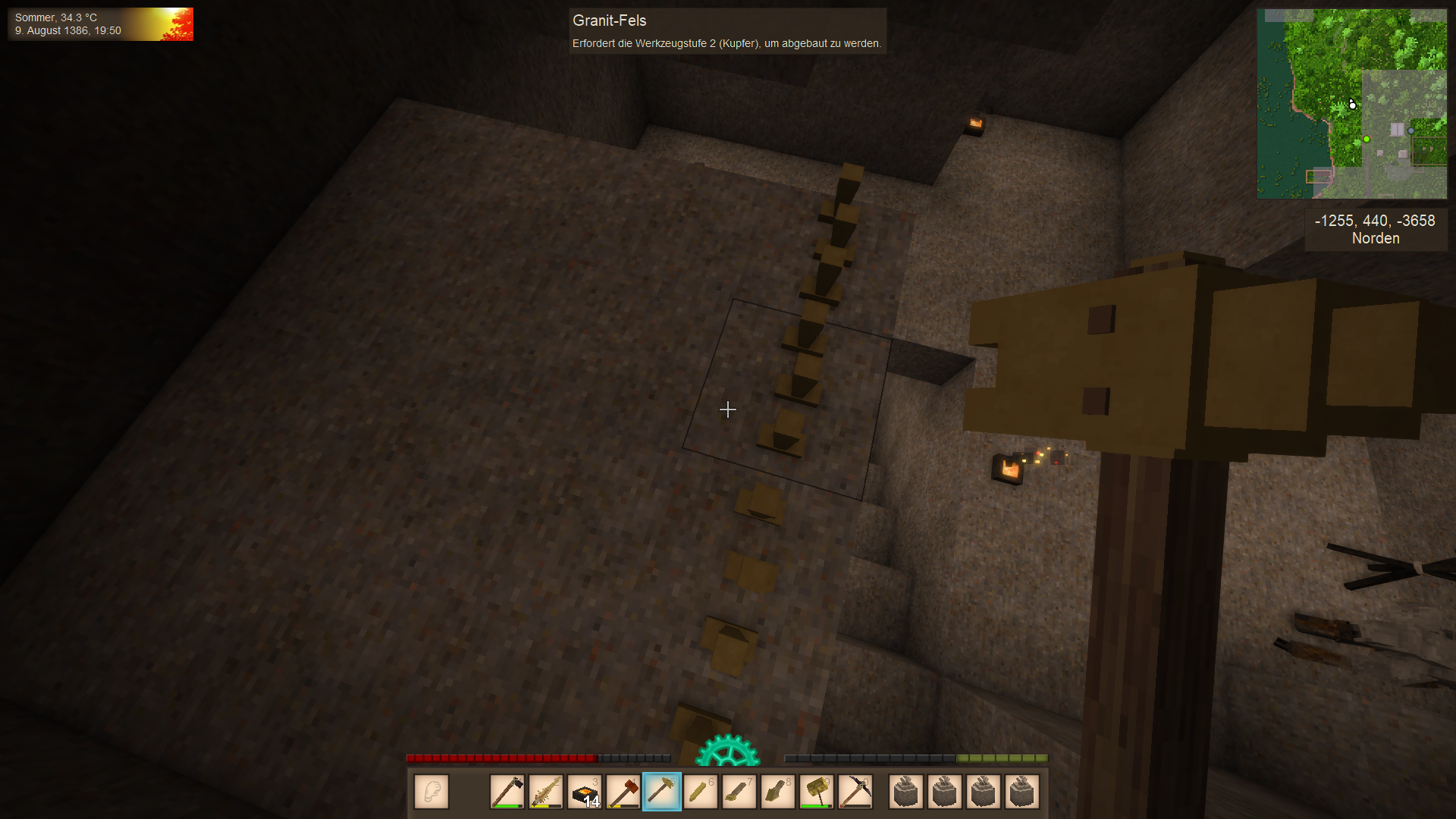
Task: Select the tool in hotbar slot 7
Action: tap(739, 792)
